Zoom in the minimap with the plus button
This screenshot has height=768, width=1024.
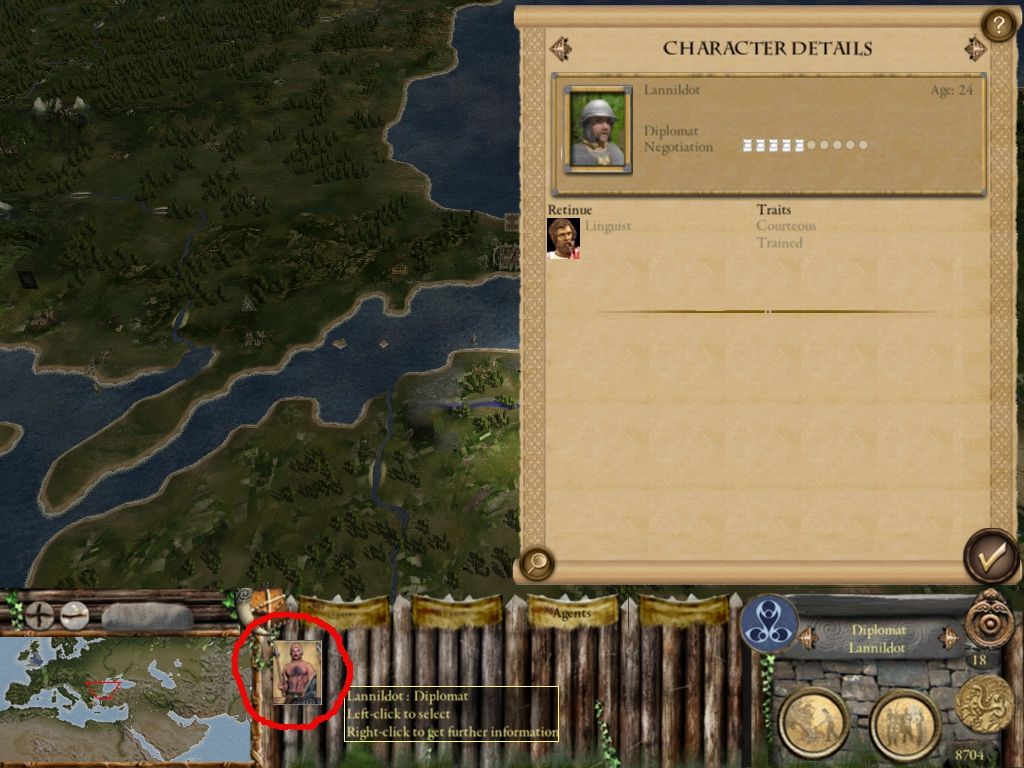pos(40,614)
